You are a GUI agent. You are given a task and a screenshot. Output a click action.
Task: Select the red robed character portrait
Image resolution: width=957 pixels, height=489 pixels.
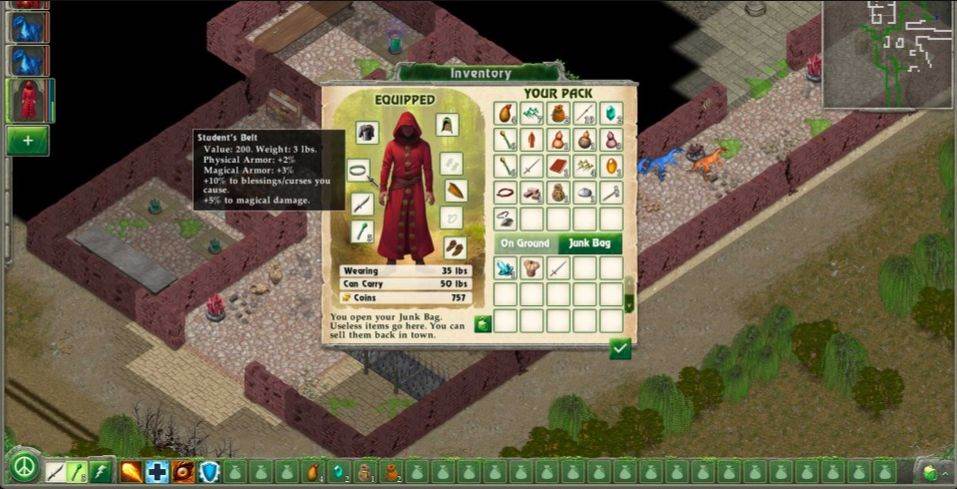27,100
